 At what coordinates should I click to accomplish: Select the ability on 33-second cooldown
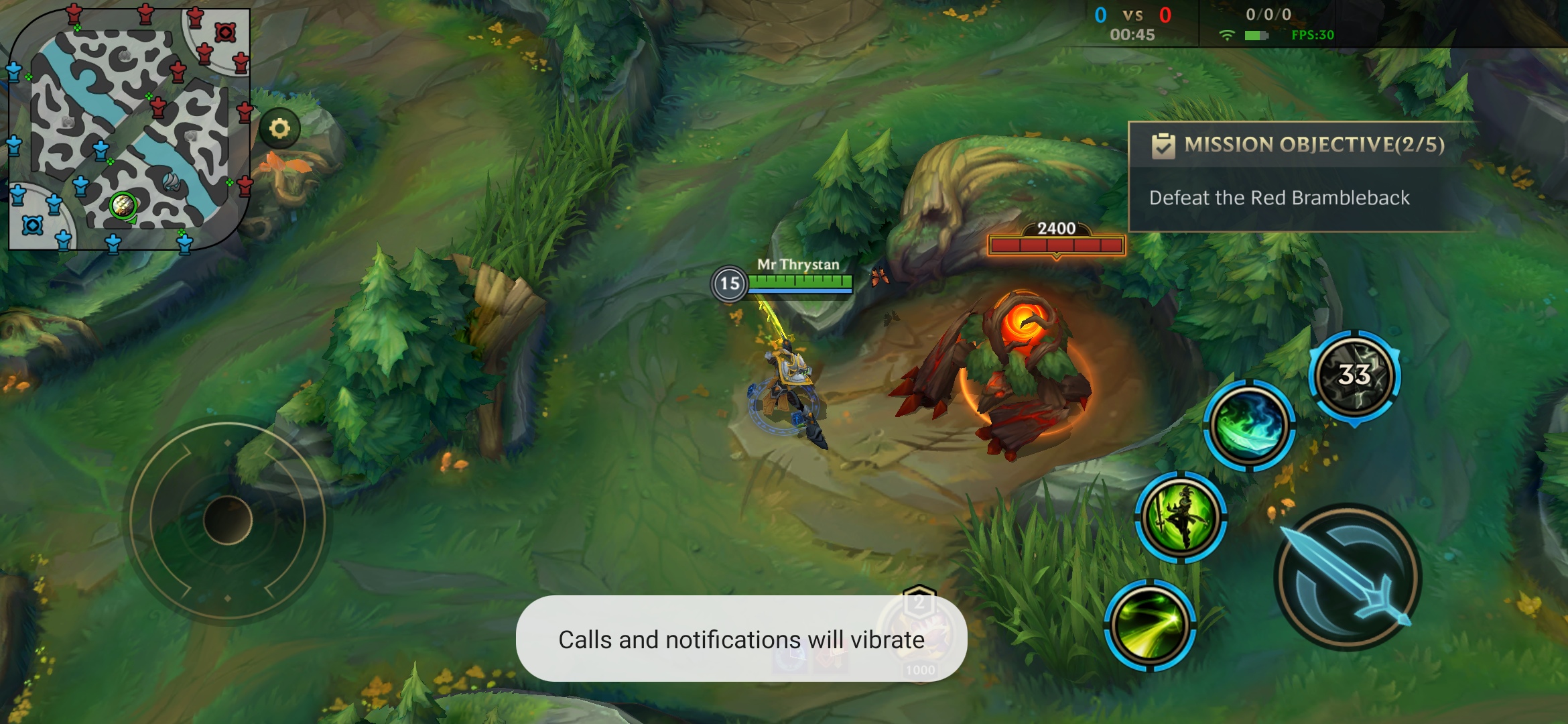[1354, 375]
